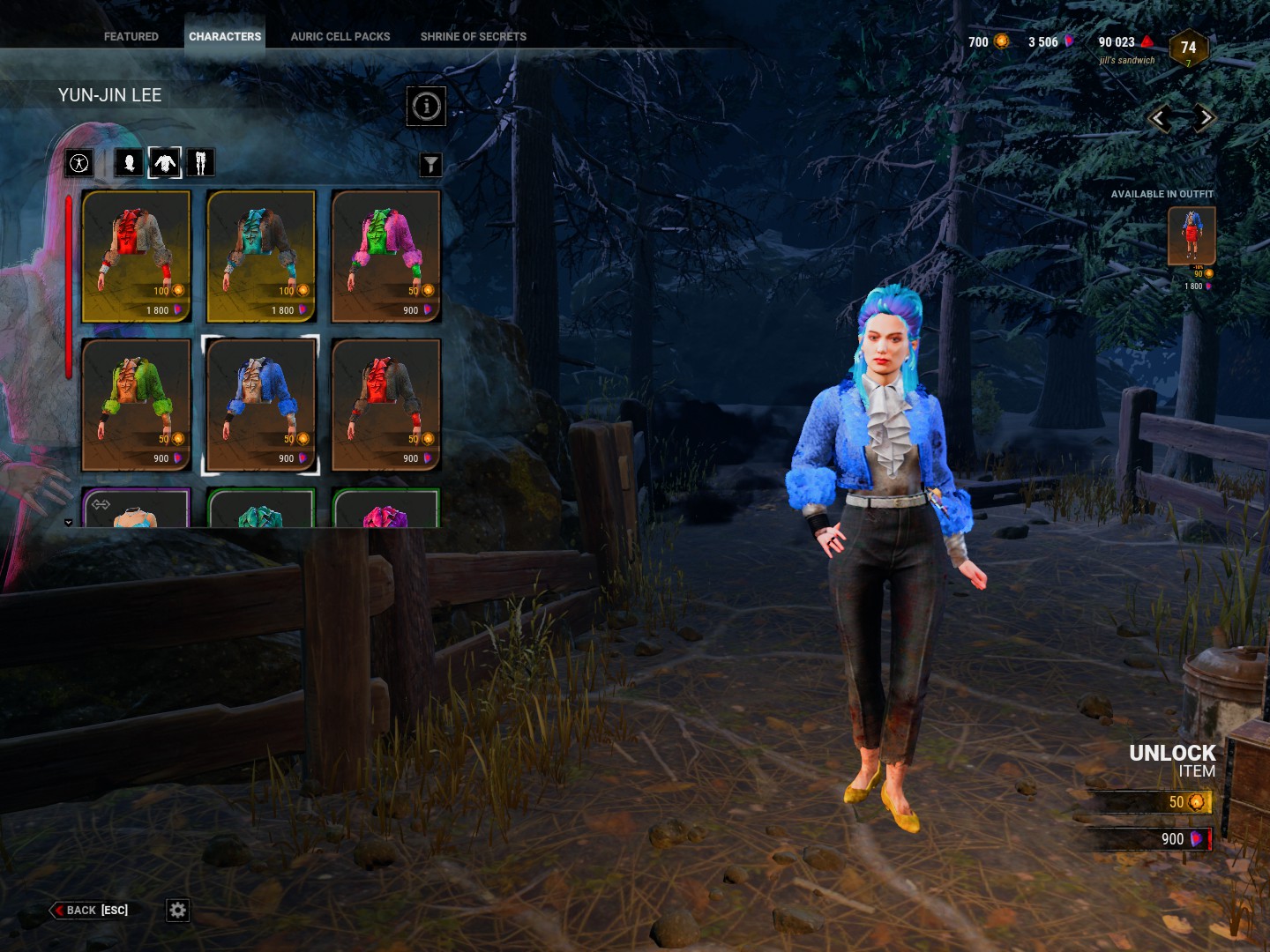Select the blue jacket torso item
The height and width of the screenshot is (952, 1270).
pyautogui.click(x=261, y=405)
